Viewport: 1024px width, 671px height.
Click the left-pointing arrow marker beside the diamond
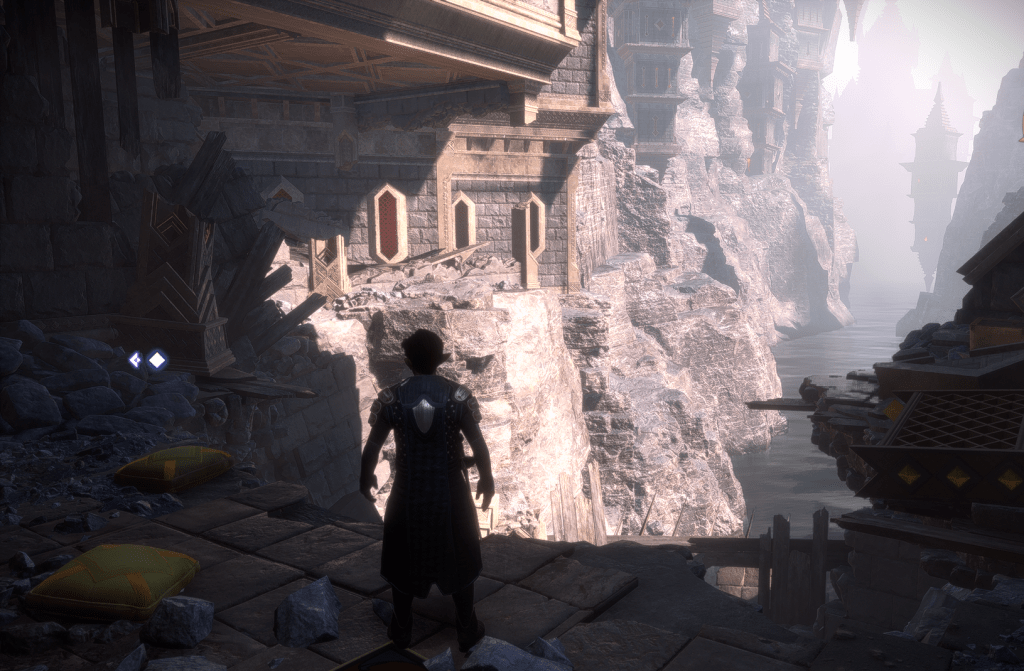[135, 360]
